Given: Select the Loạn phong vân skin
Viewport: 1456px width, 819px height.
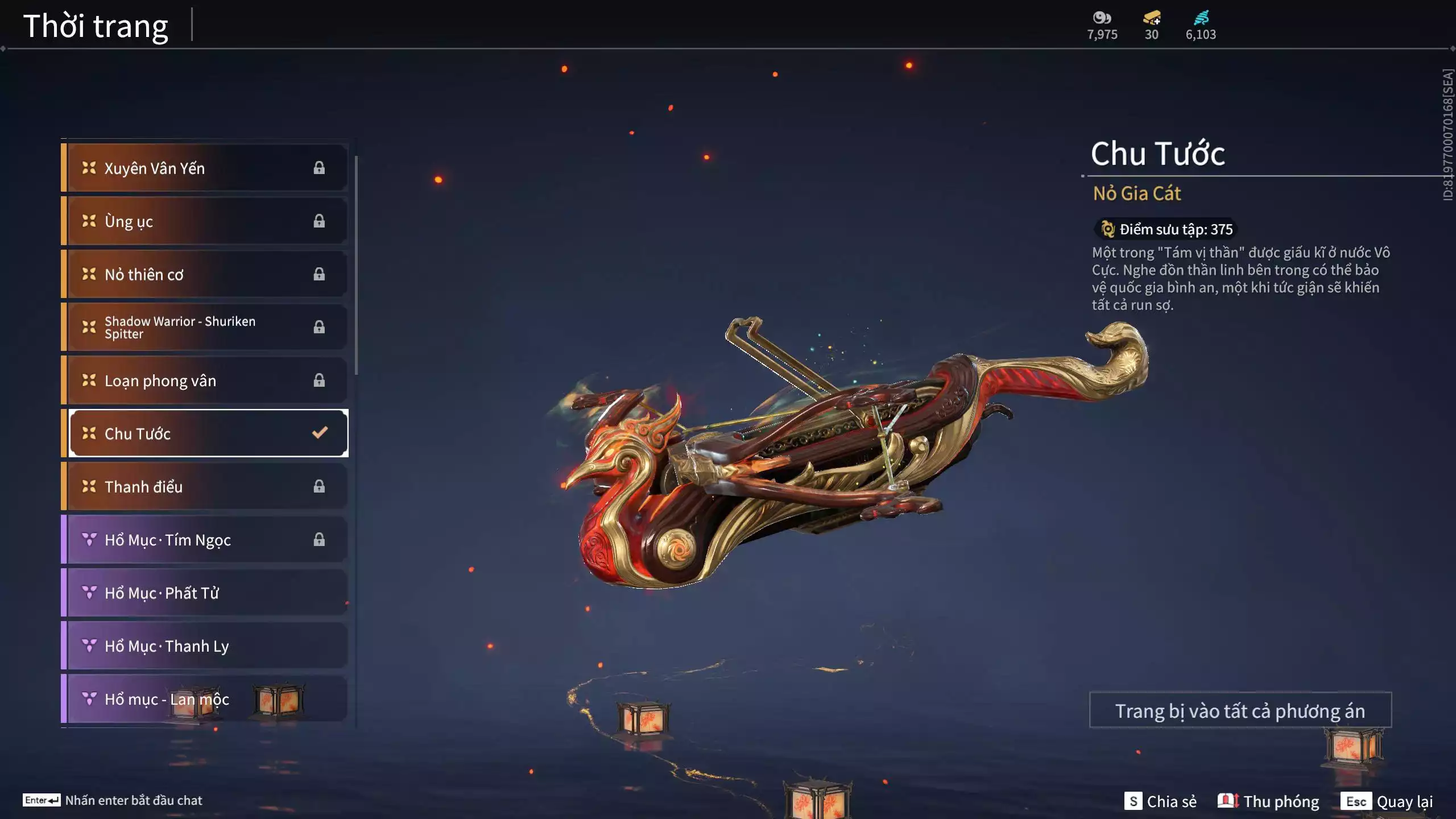Looking at the screenshot, I should tap(205, 380).
